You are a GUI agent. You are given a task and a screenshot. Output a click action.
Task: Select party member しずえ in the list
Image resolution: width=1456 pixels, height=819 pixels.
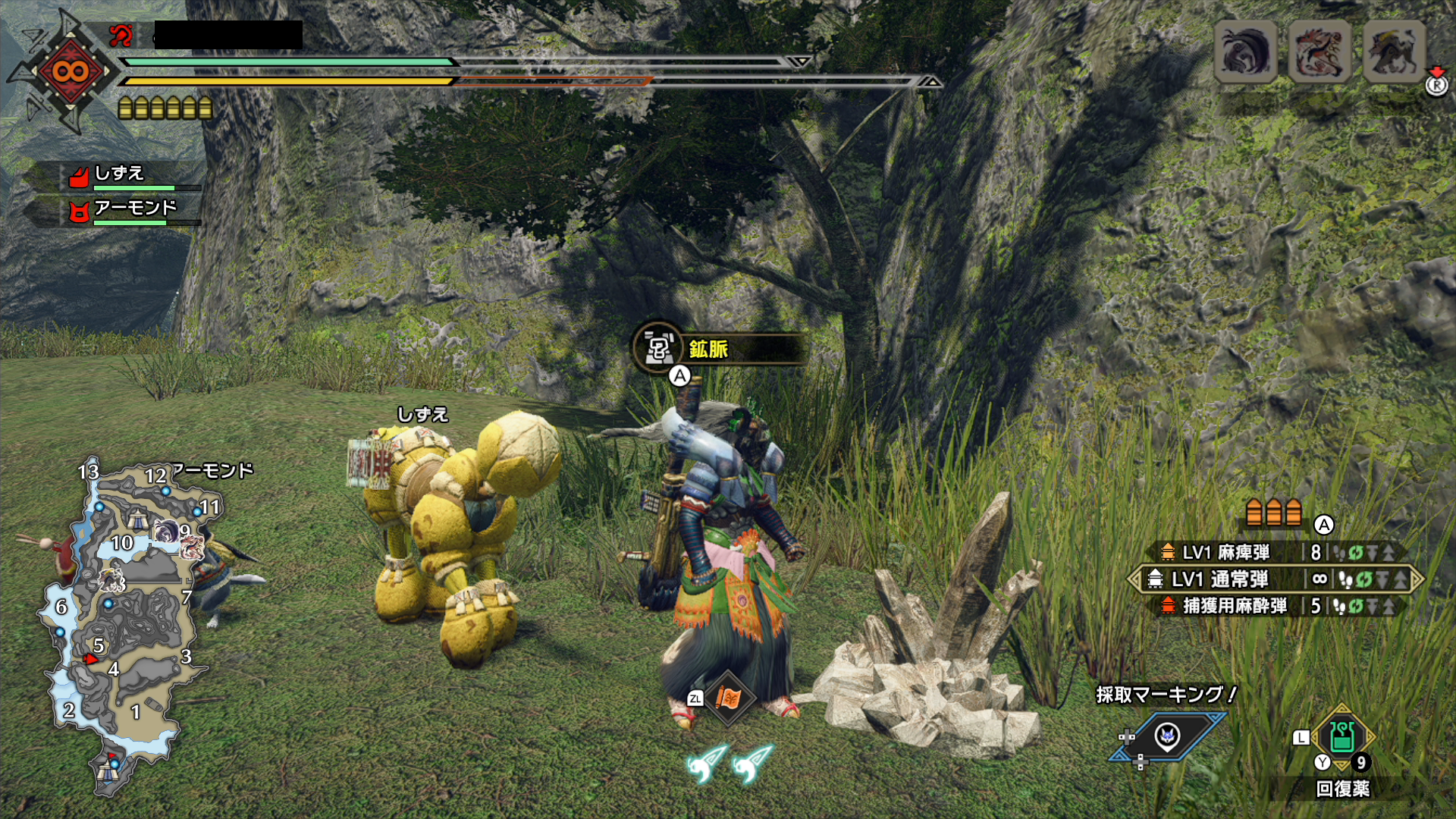[x=120, y=175]
